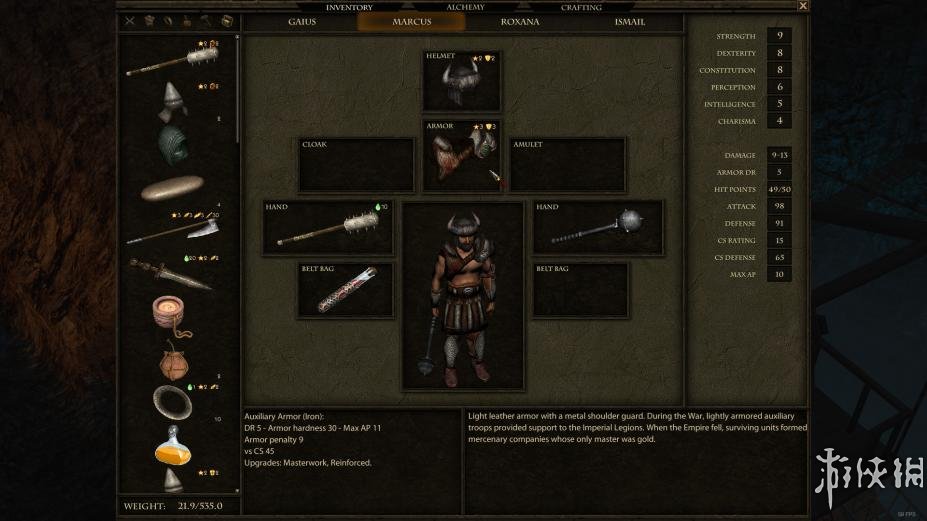Screen dimensions: 927x521
Task: Close the inventory window
Action: 803,6
